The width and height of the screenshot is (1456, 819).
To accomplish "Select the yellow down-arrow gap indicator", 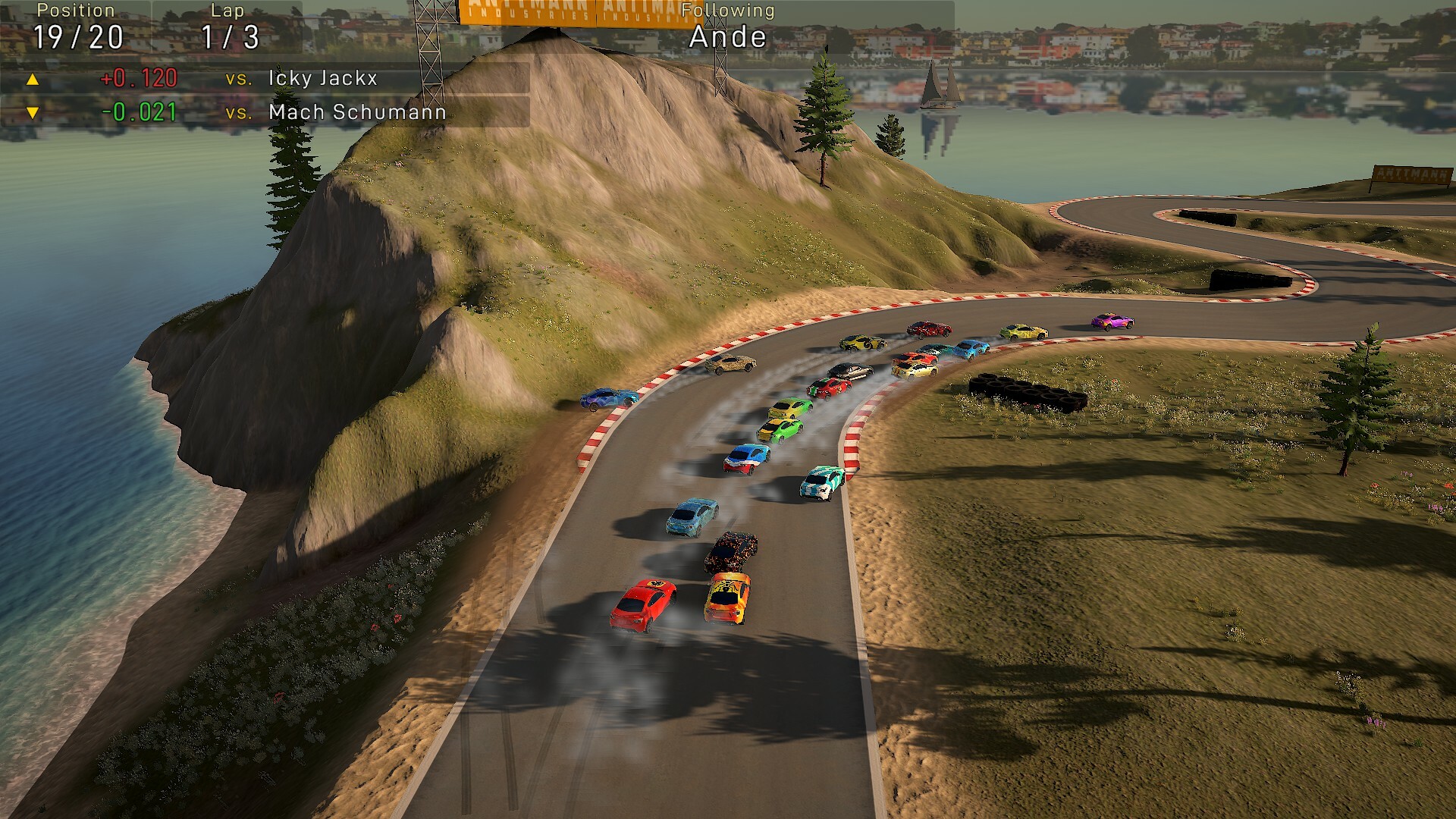I will 32,114.
